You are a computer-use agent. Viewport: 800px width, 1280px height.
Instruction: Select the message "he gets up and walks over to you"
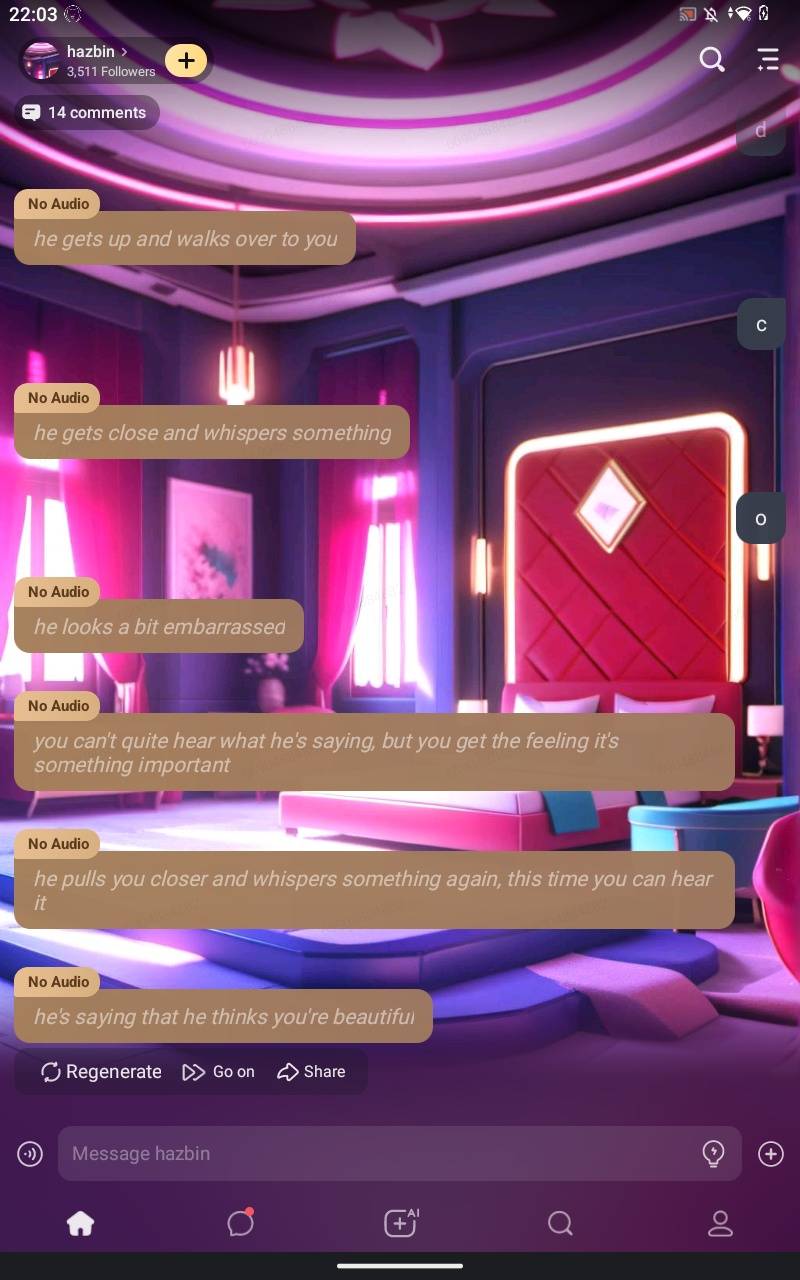(x=185, y=238)
